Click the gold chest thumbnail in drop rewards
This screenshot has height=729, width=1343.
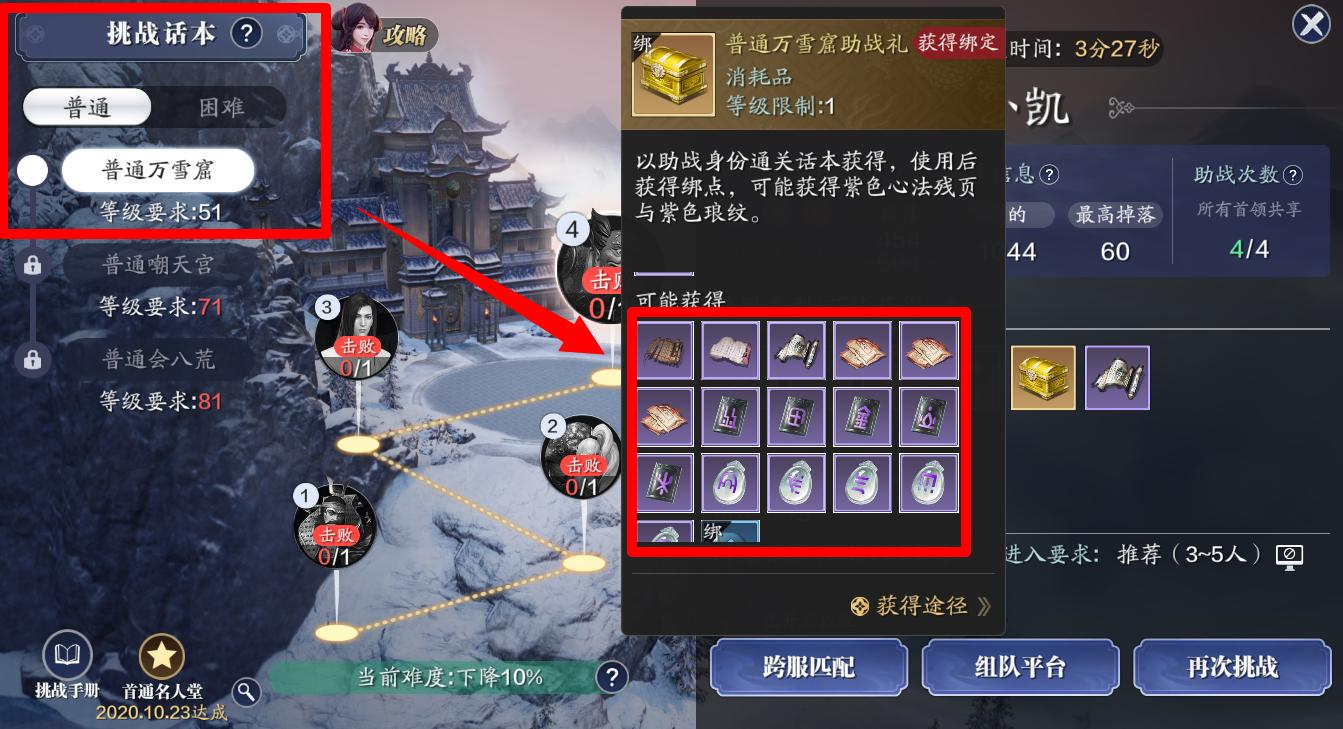click(1044, 377)
